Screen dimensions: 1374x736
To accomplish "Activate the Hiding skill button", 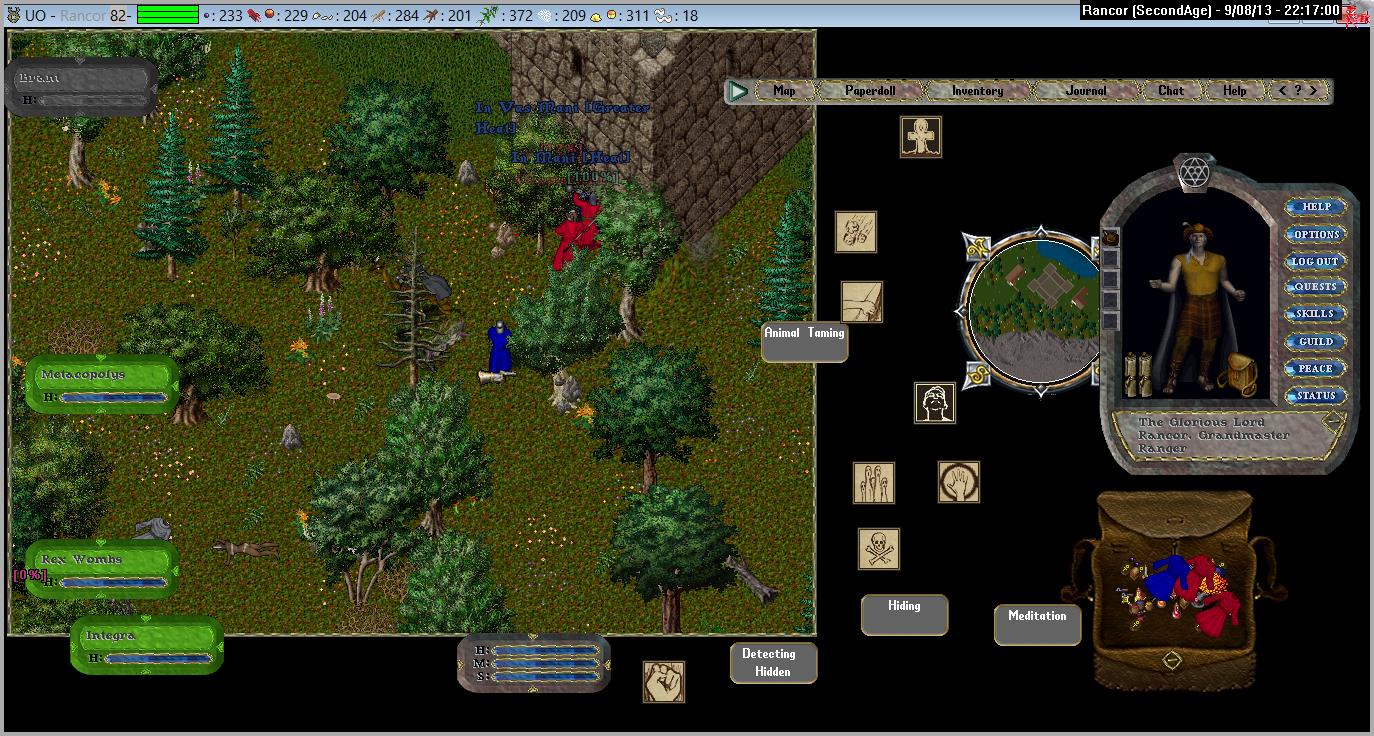I will [x=904, y=614].
